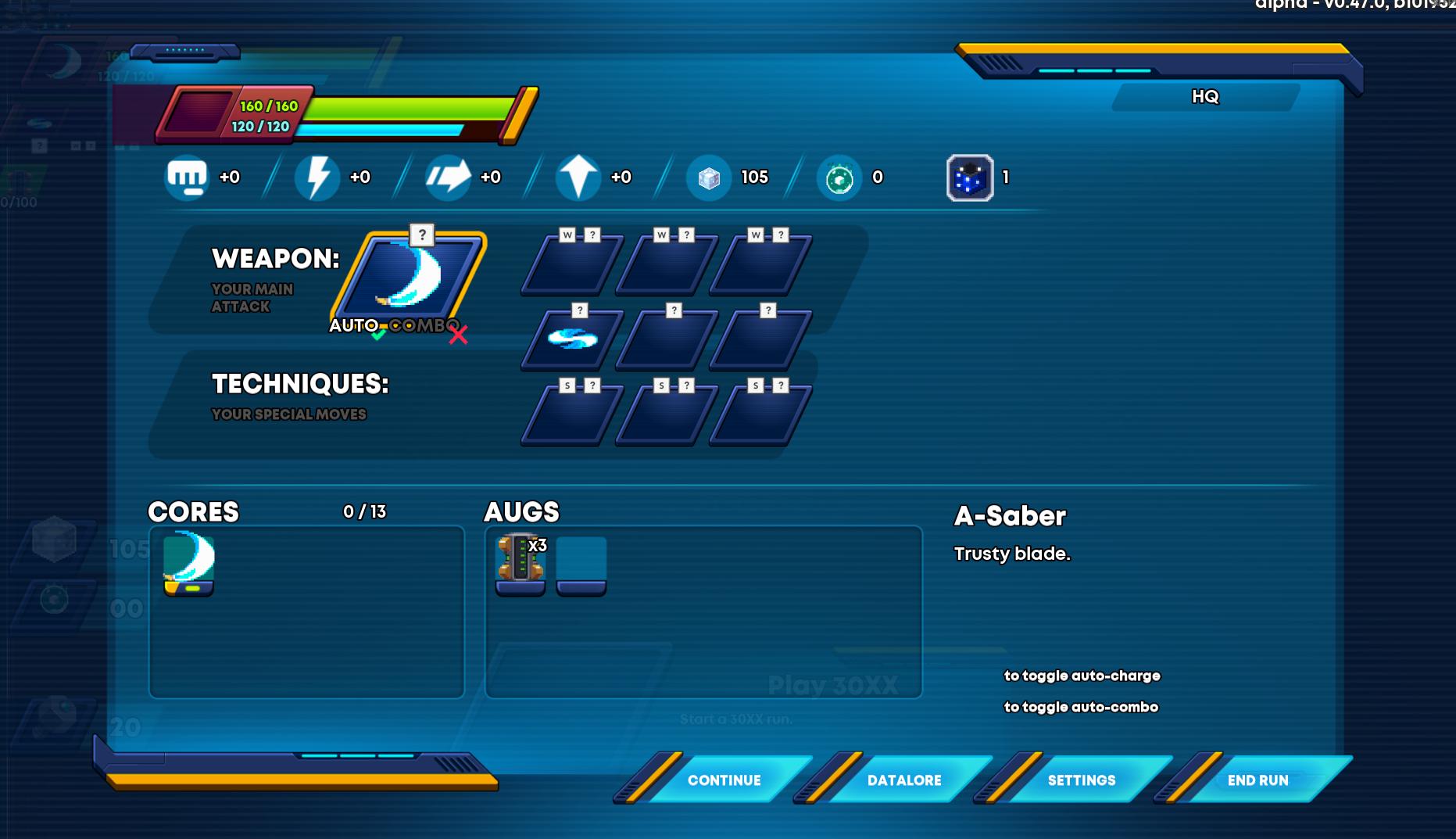This screenshot has height=839, width=1456.
Task: Click the blue dice icon
Action: click(970, 178)
